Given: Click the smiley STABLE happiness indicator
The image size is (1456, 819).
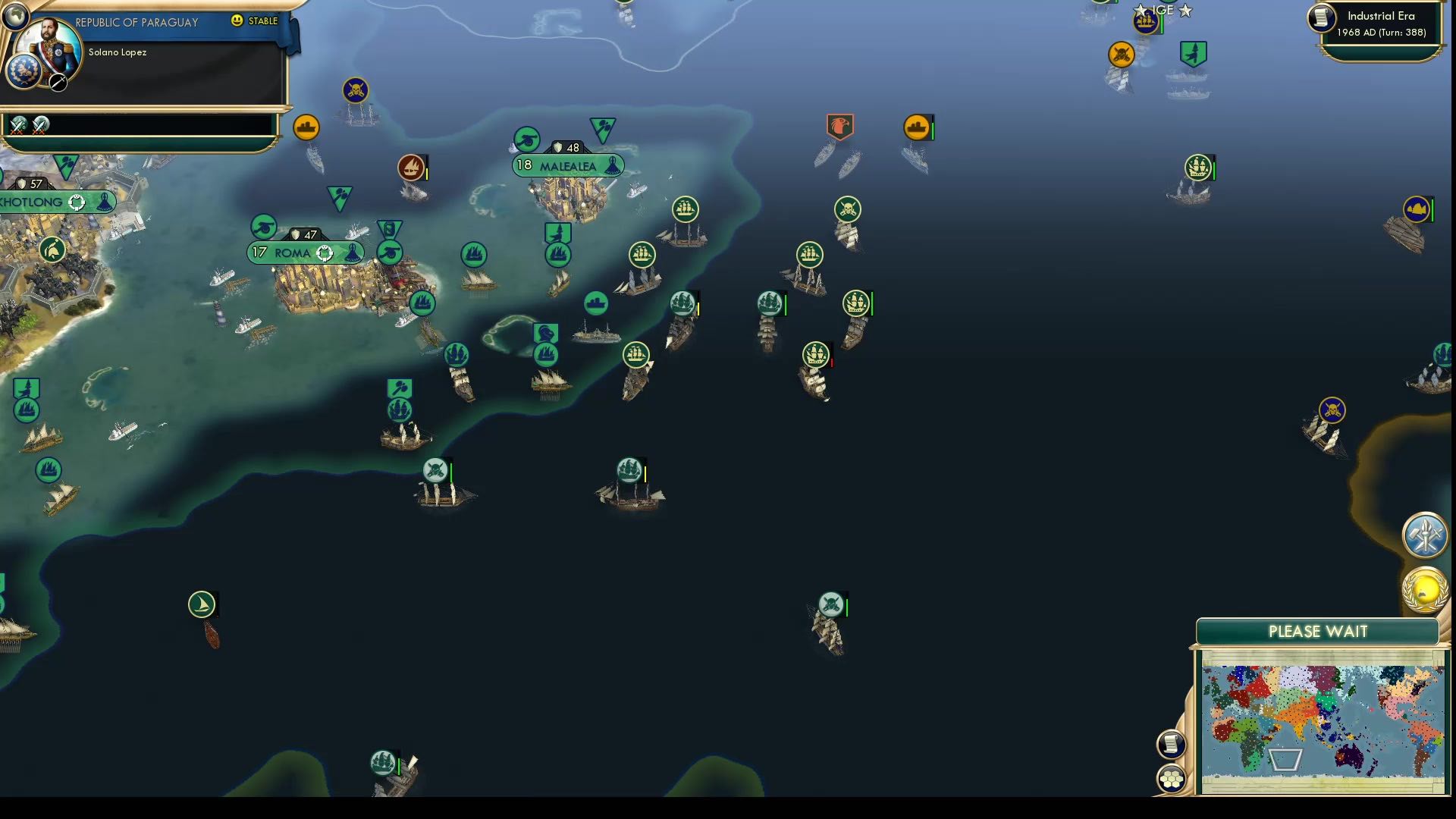Looking at the screenshot, I should (238, 21).
